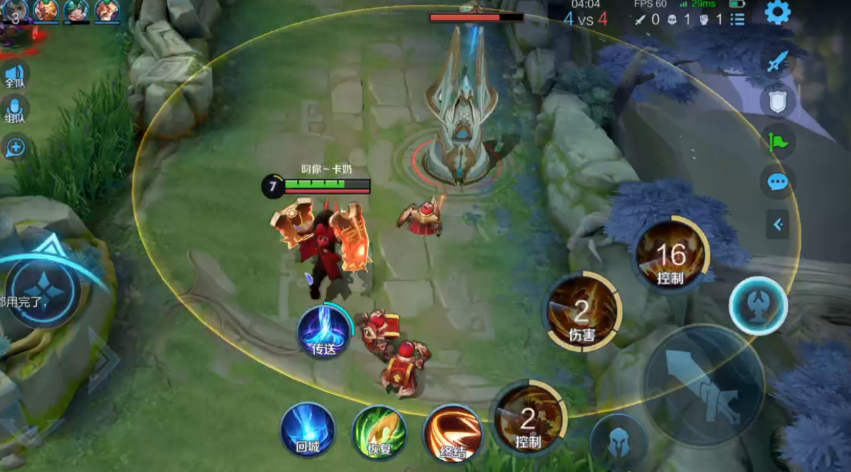Tap the helmet icon beside basic attack
Image resolution: width=851 pixels, height=472 pixels.
point(618,440)
